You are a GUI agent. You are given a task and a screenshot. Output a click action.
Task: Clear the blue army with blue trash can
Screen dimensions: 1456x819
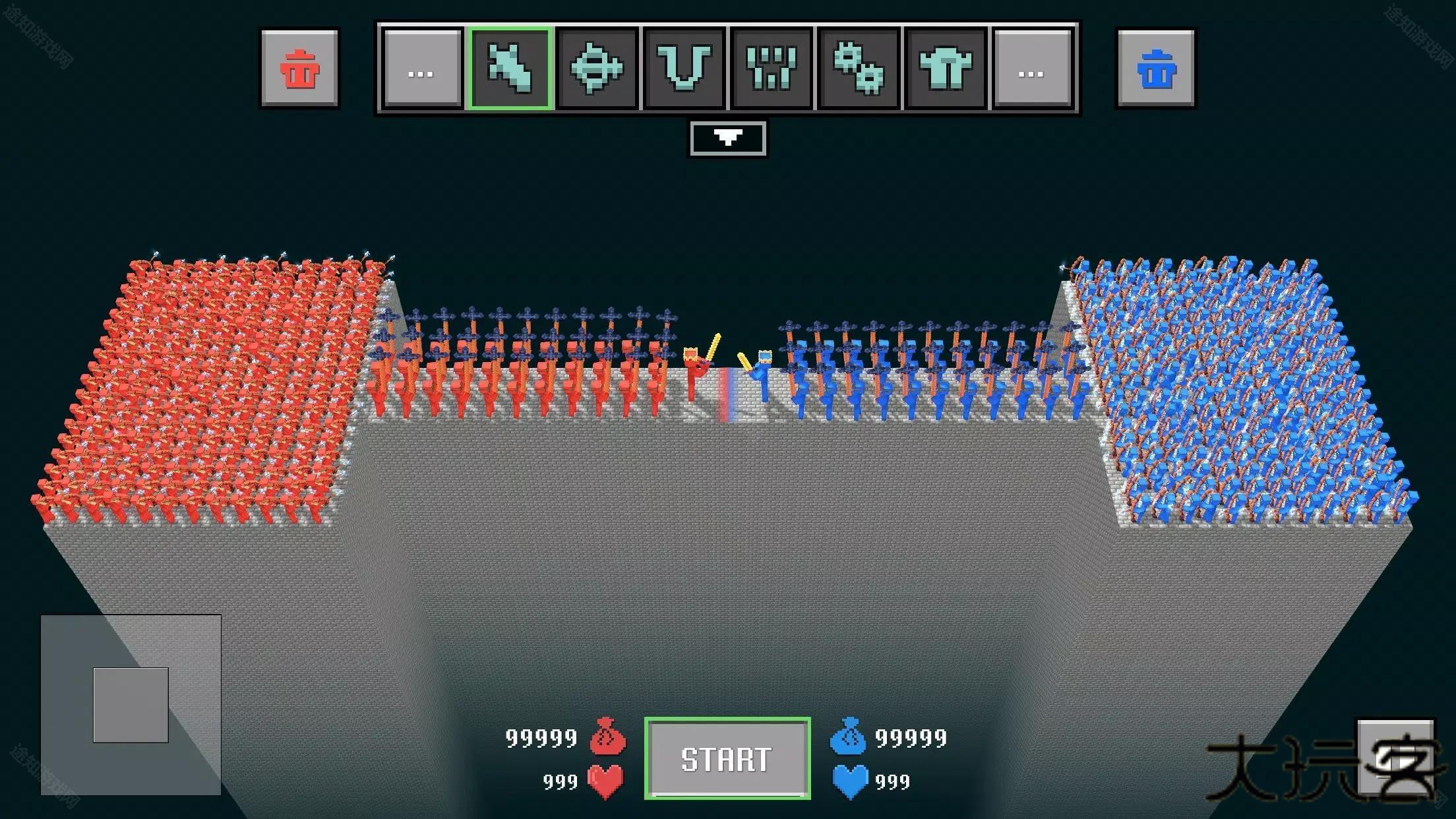click(x=1155, y=69)
